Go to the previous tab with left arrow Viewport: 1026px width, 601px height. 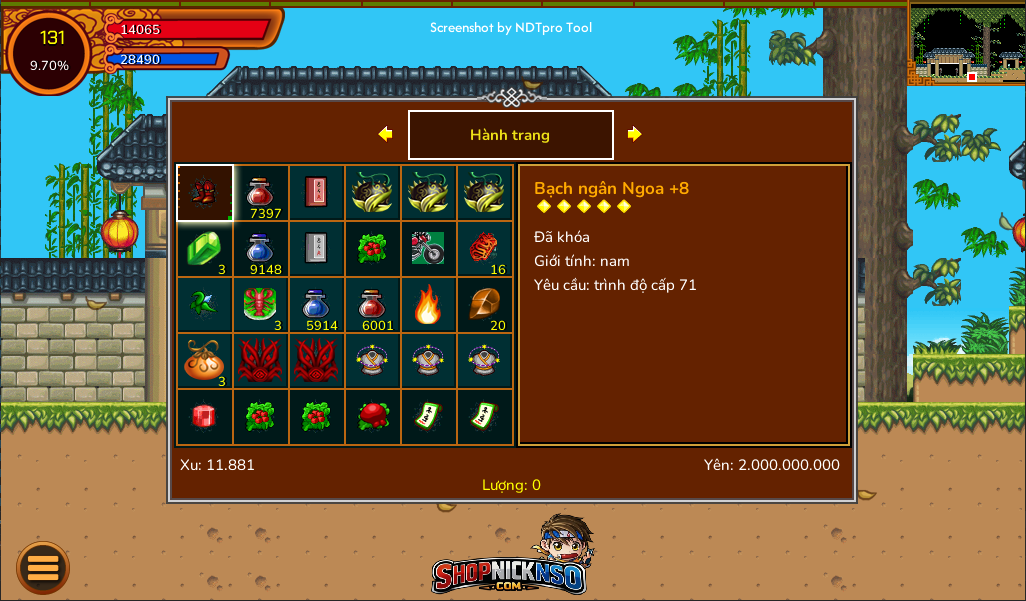(385, 134)
